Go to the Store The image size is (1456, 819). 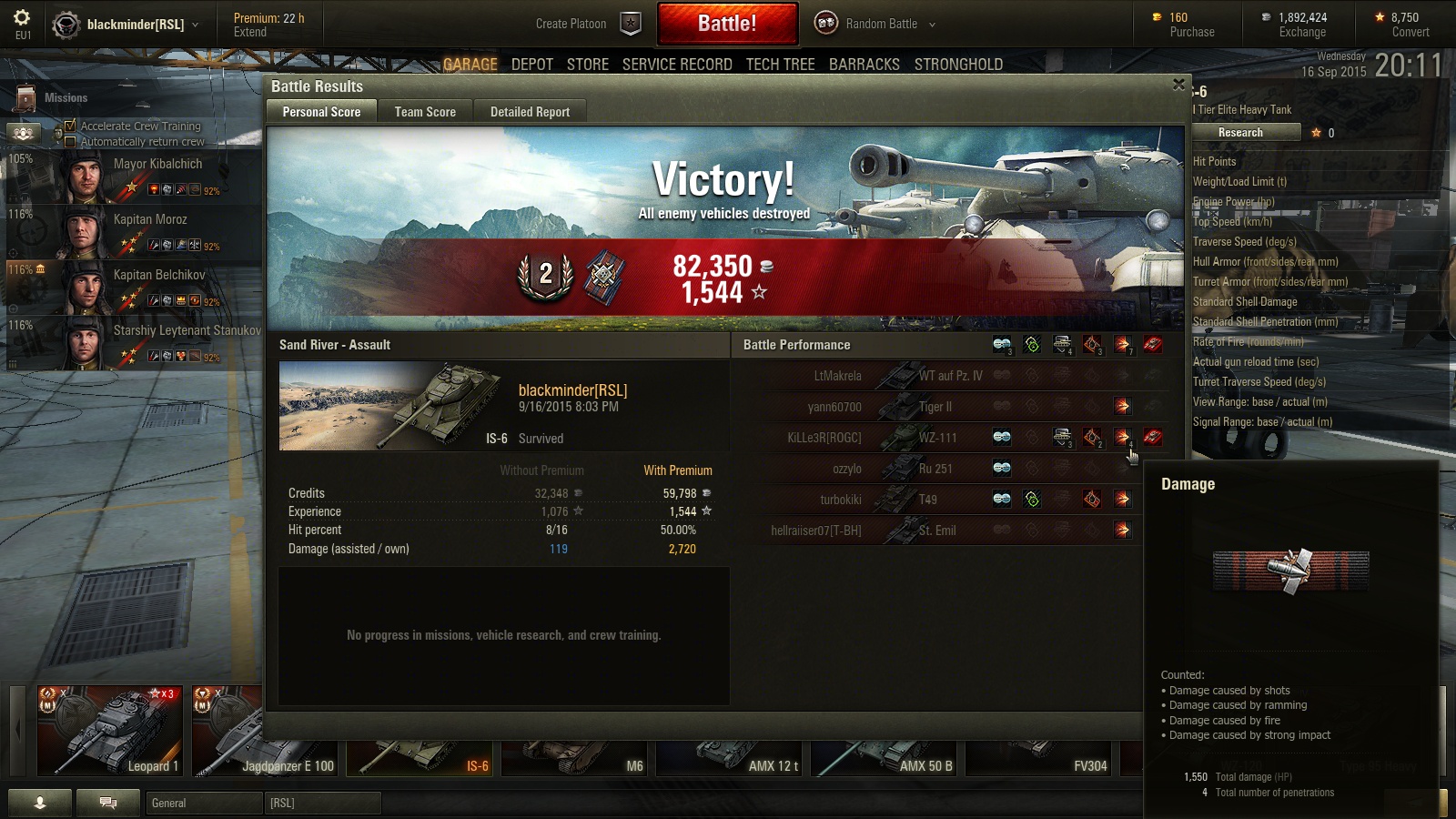588,65
